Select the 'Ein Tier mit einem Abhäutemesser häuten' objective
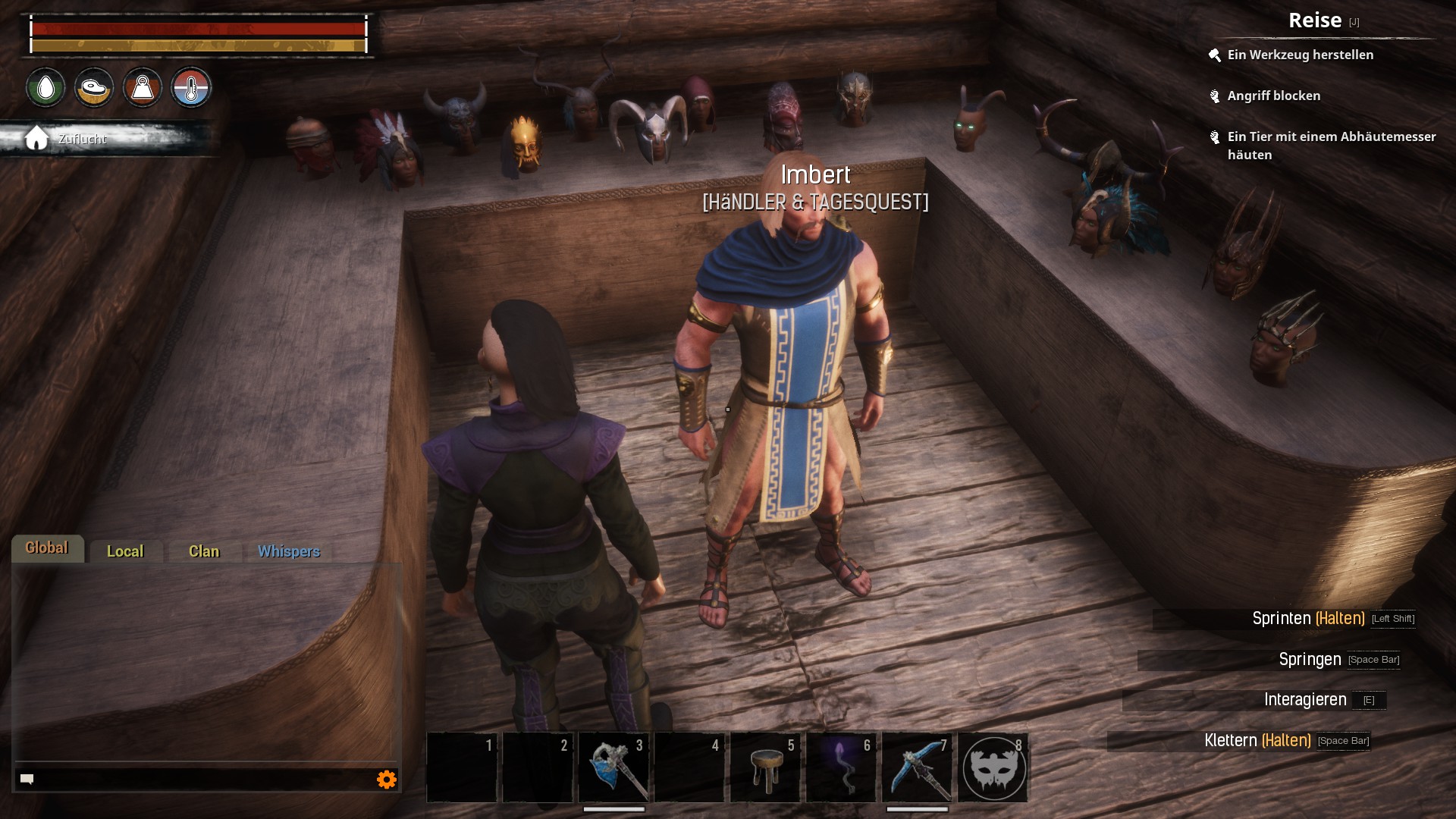This screenshot has width=1456, height=819. pyautogui.click(x=1331, y=146)
